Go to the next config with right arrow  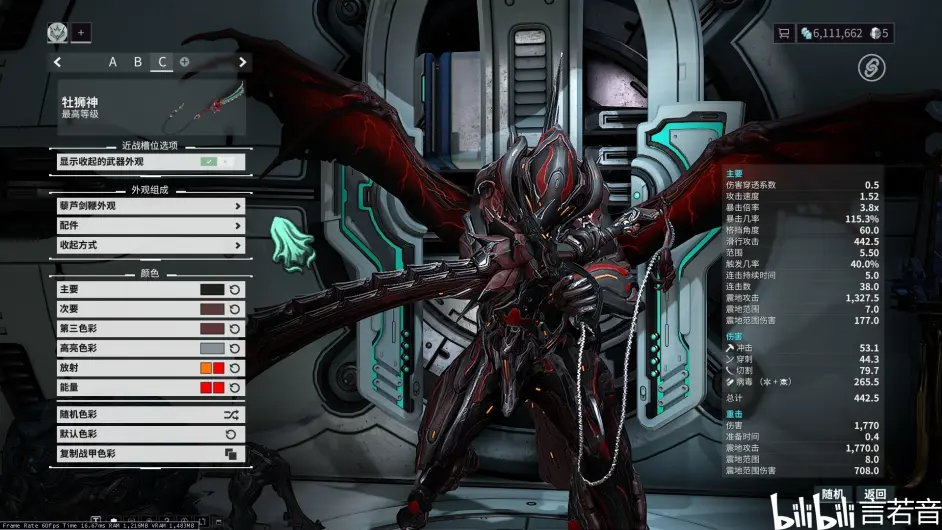pyautogui.click(x=242, y=62)
